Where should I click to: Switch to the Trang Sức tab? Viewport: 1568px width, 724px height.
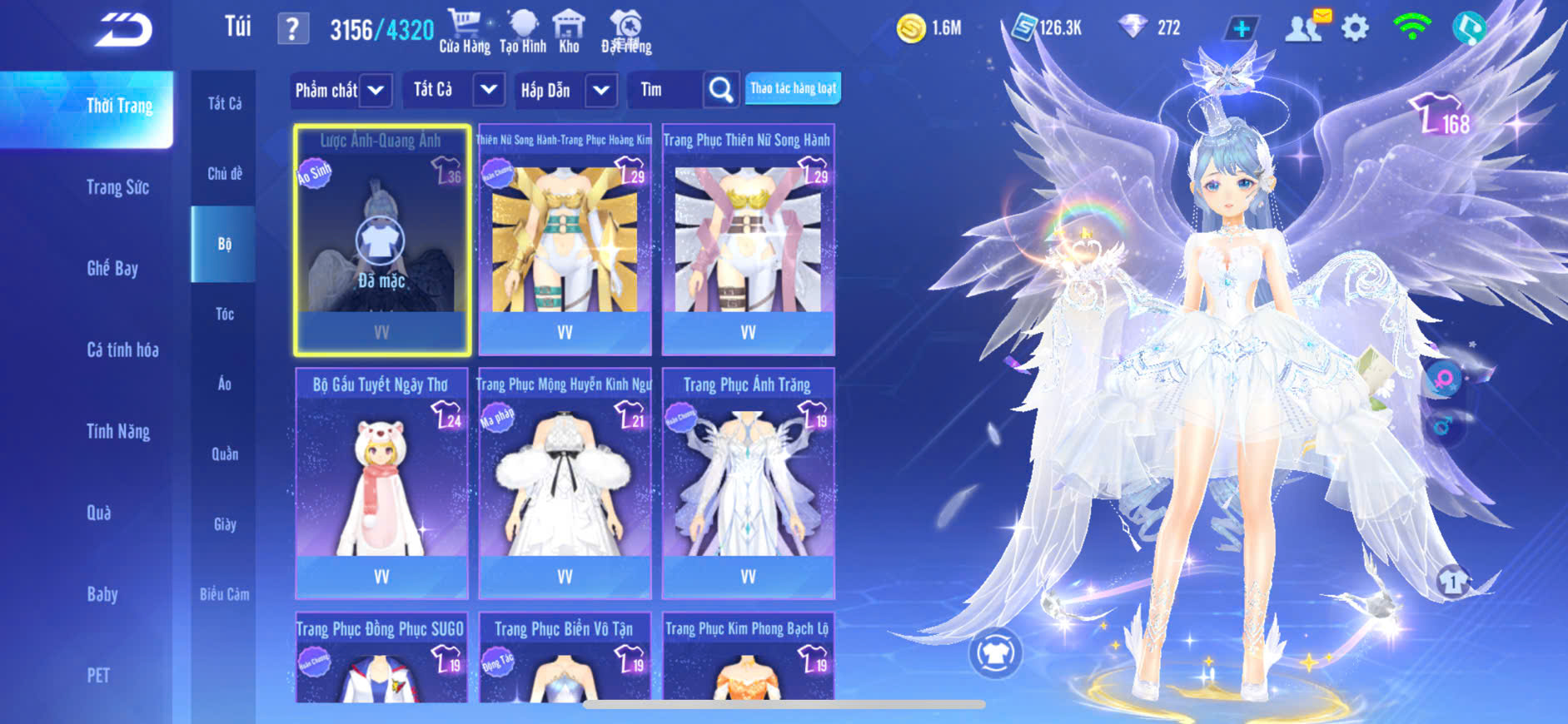pyautogui.click(x=117, y=187)
